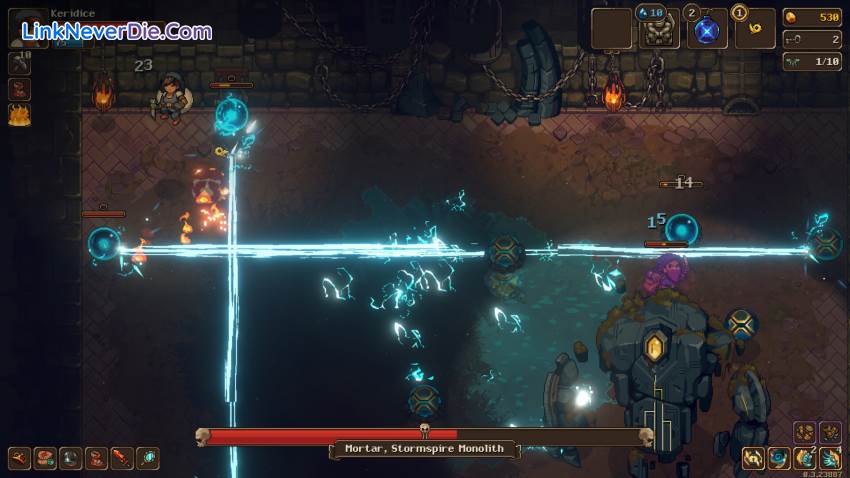The height and width of the screenshot is (478, 850).
Task: Select the red flaming sword relic
Action: [x=122, y=458]
